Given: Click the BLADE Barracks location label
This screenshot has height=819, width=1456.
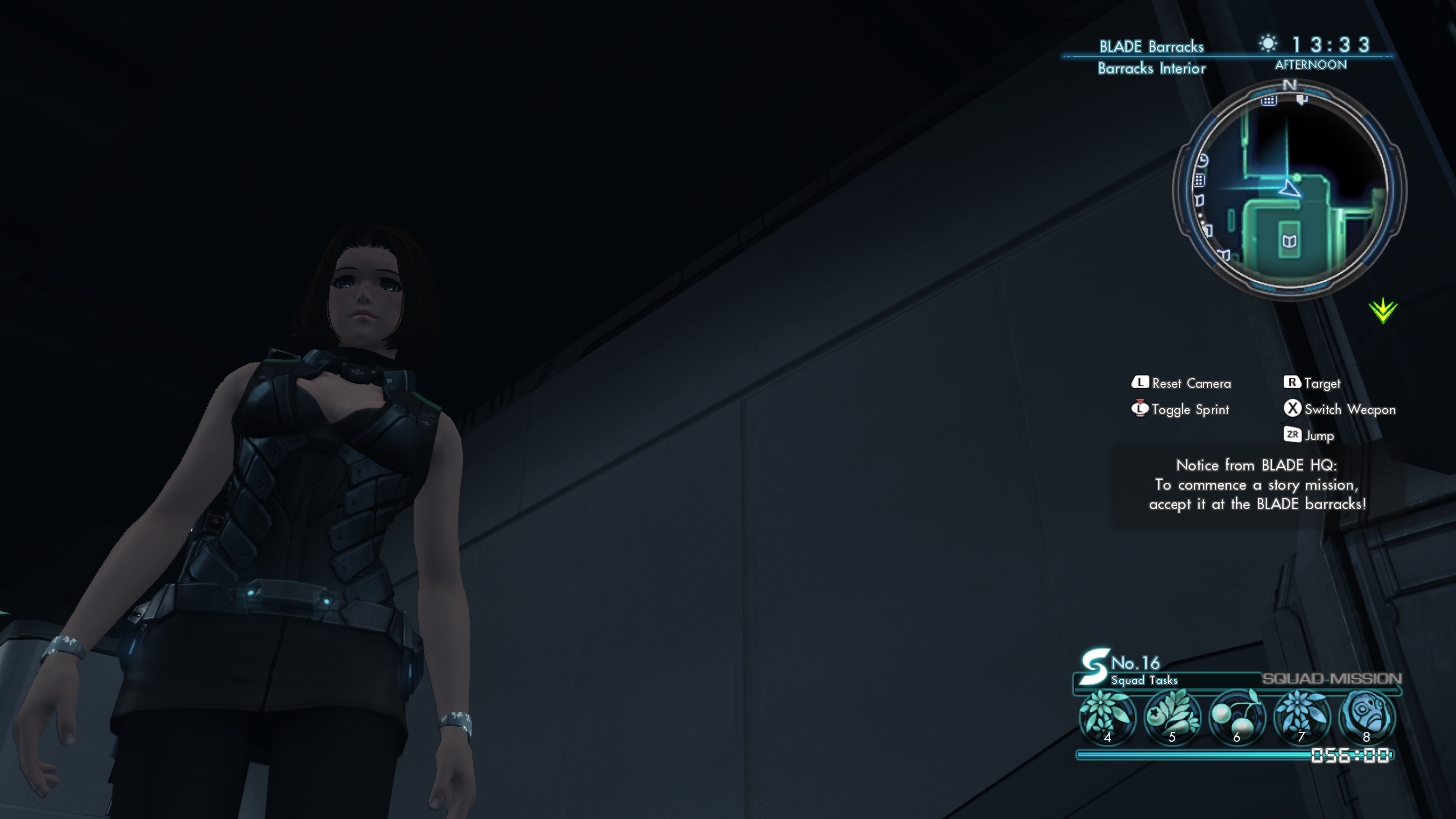Looking at the screenshot, I should point(1151,46).
